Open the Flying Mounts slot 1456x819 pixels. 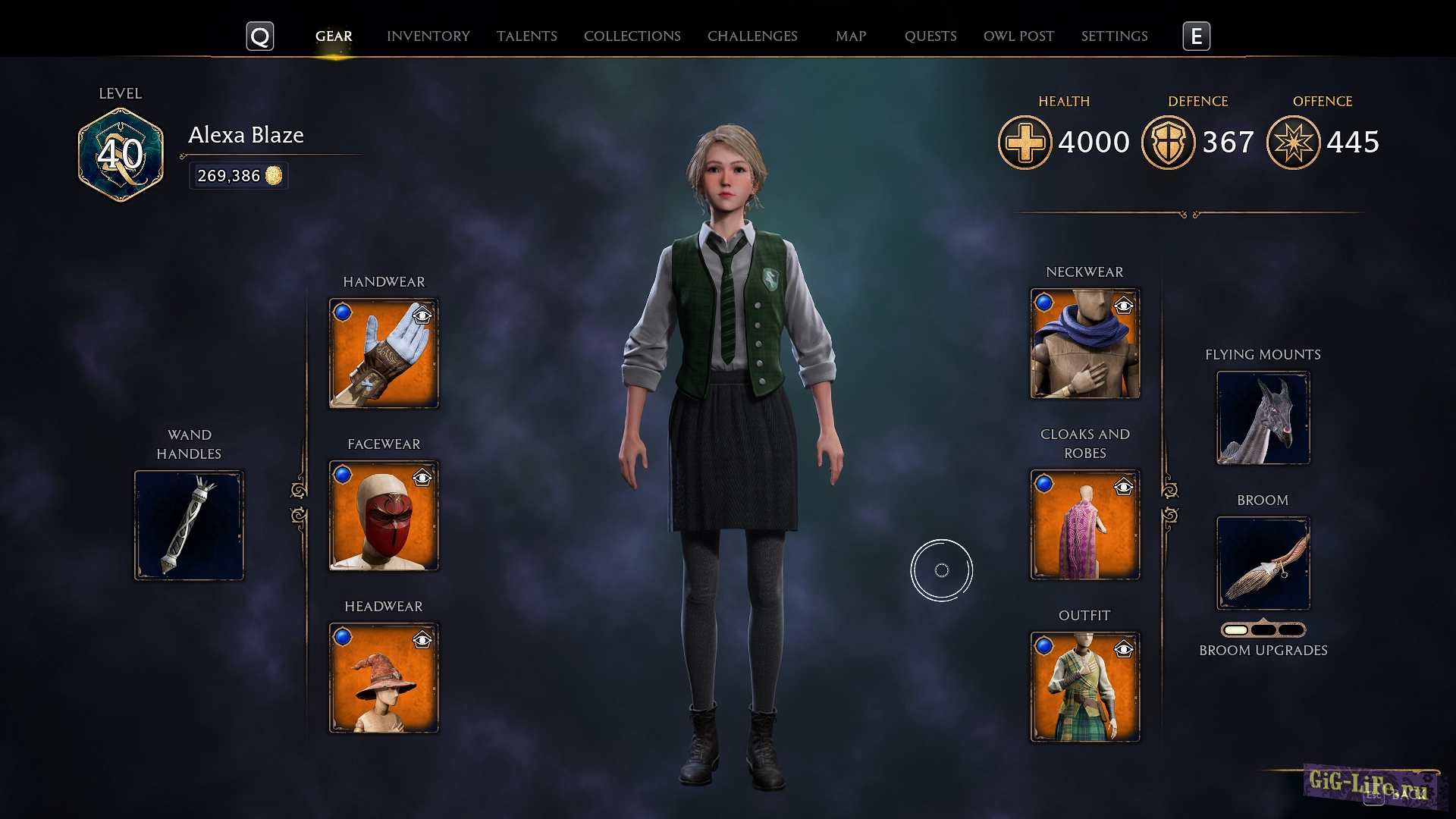[x=1263, y=418]
